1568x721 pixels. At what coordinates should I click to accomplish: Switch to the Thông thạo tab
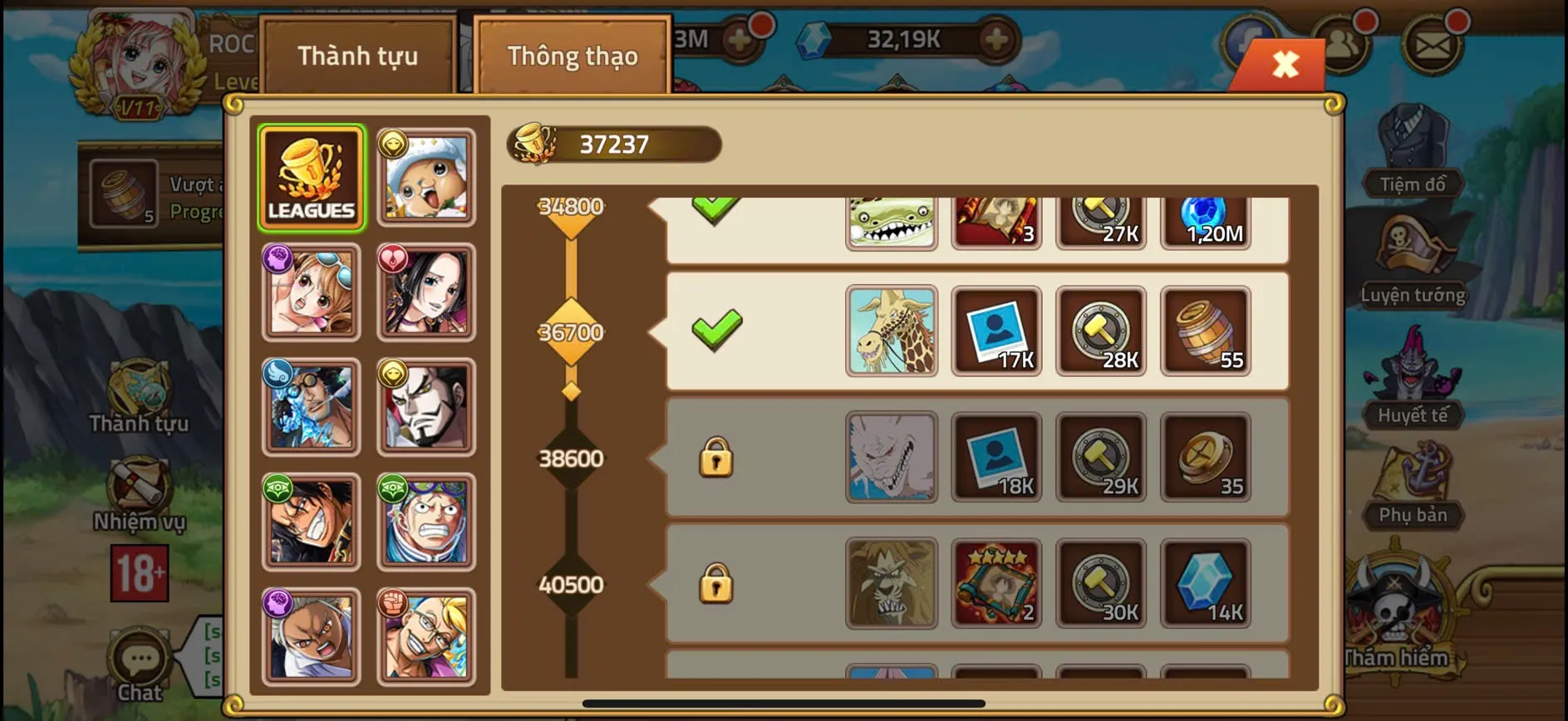[572, 55]
